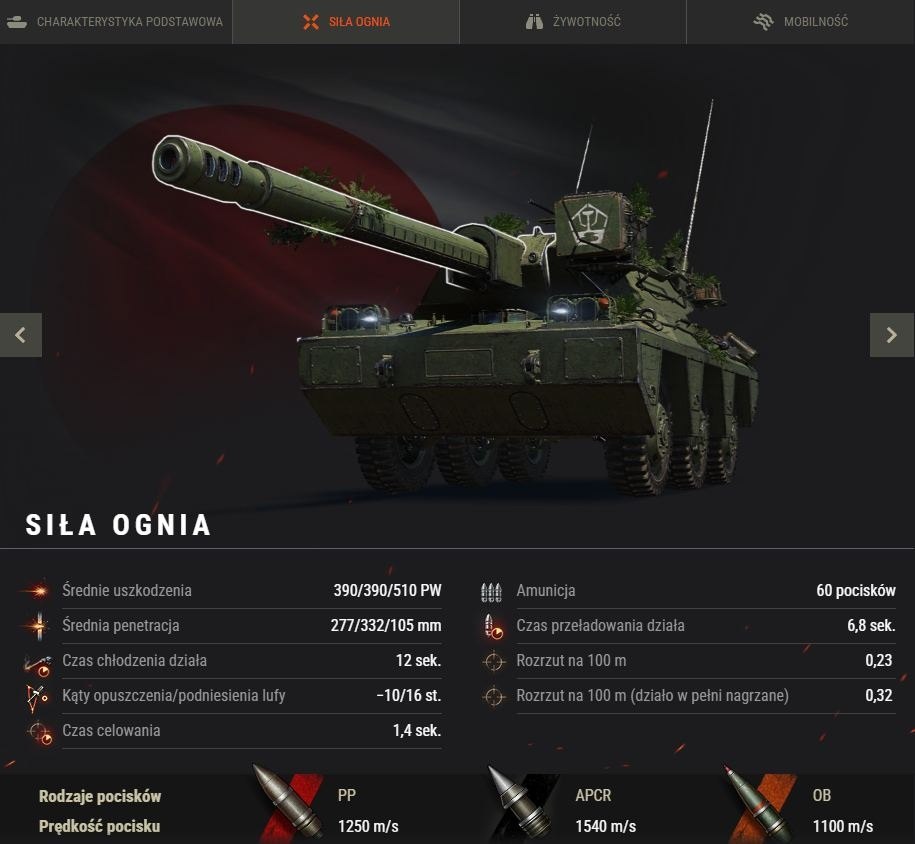Advance to the next tank image
The image size is (915, 844).
[892, 335]
